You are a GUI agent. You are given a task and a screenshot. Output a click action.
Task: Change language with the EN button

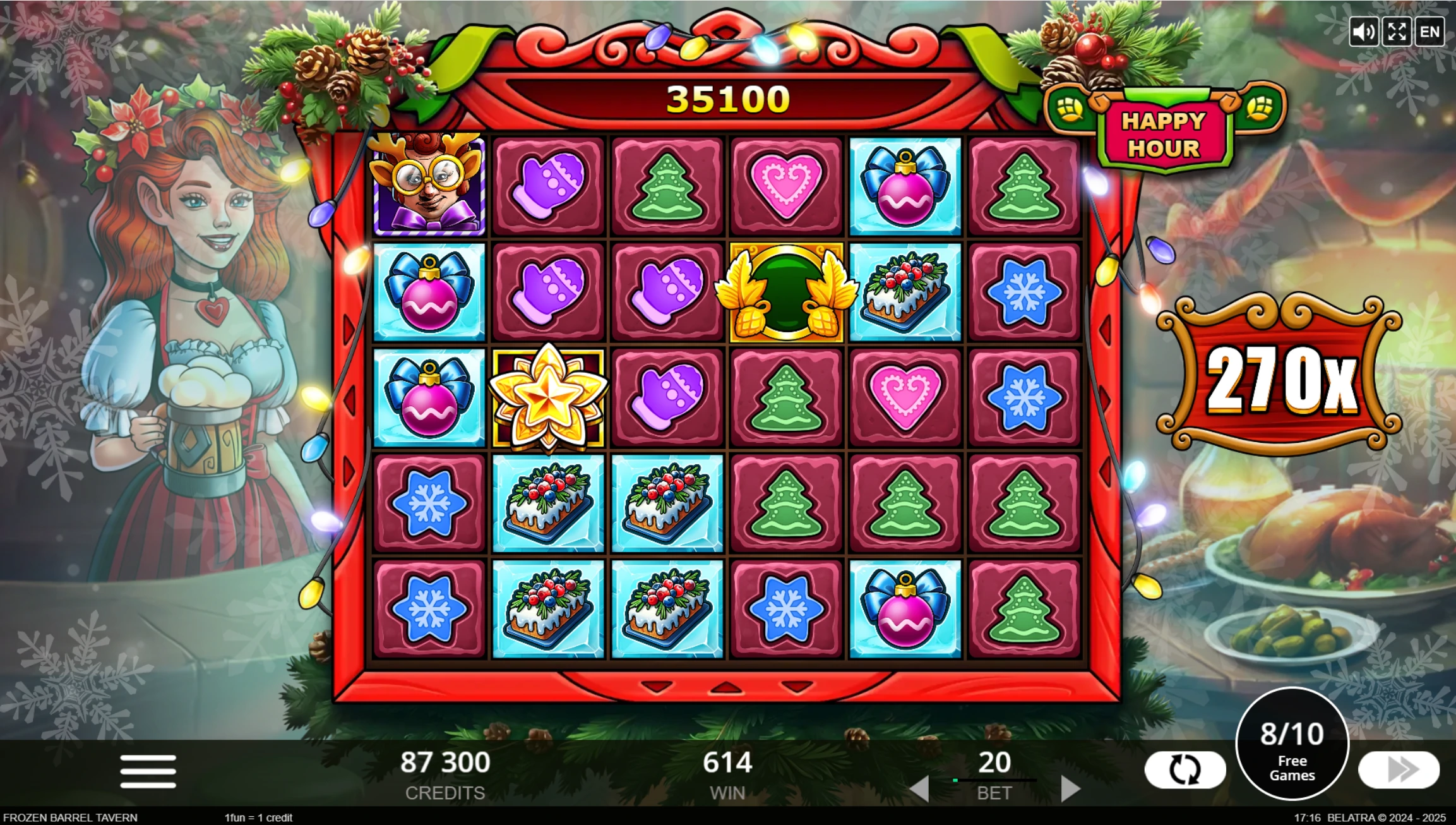click(x=1429, y=32)
